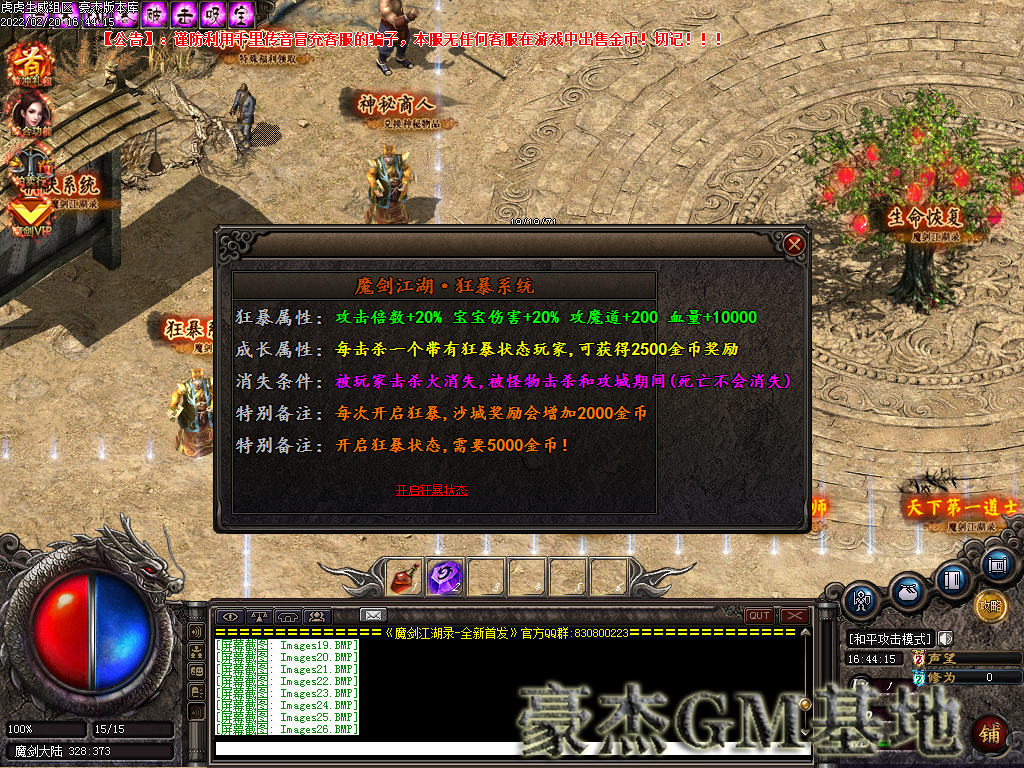This screenshot has height=768, width=1024.
Task: Select the red potion hotbar slot
Action: pos(404,576)
